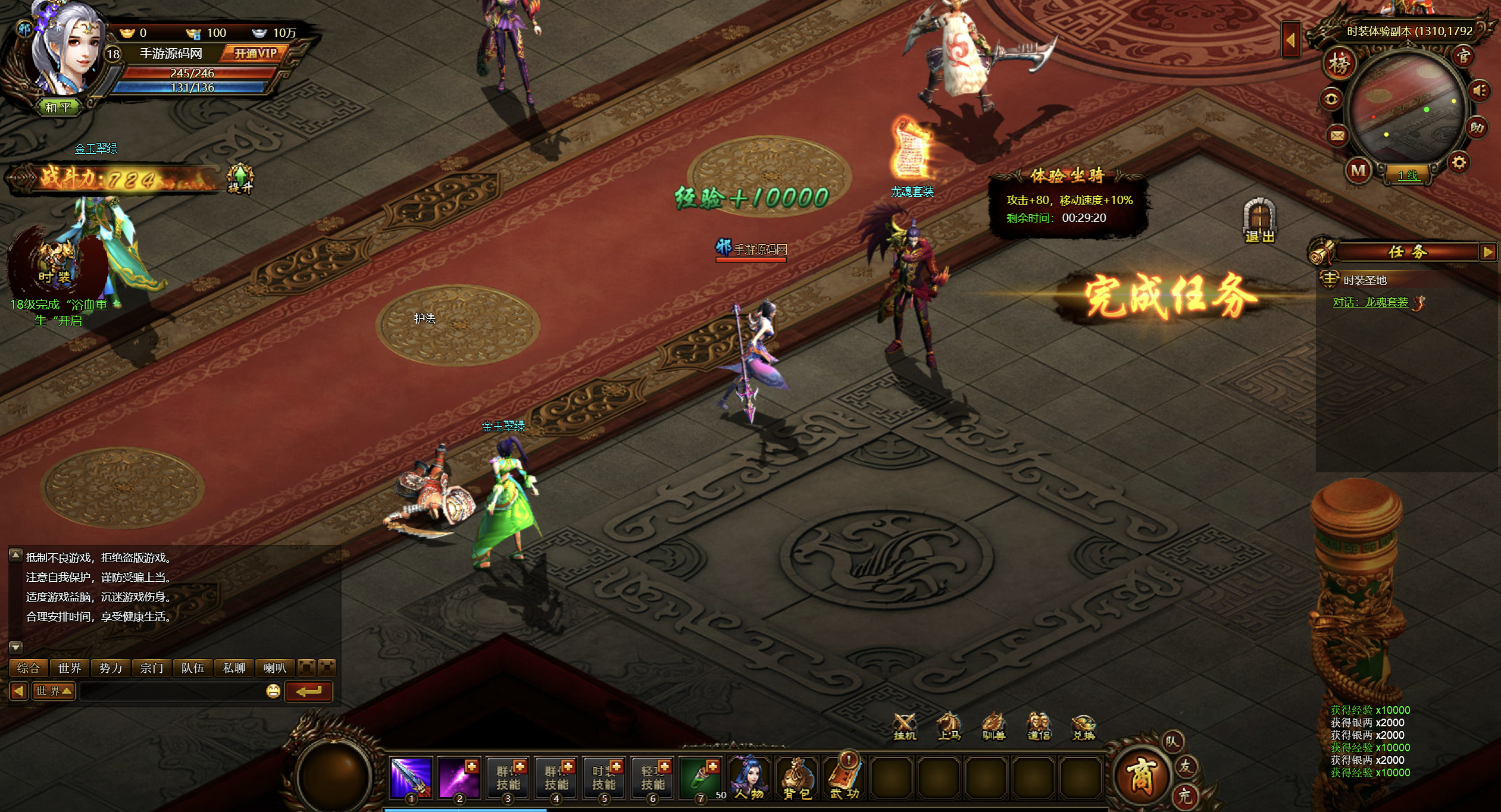
Task: Open the chat emoji picker
Action: click(x=273, y=691)
